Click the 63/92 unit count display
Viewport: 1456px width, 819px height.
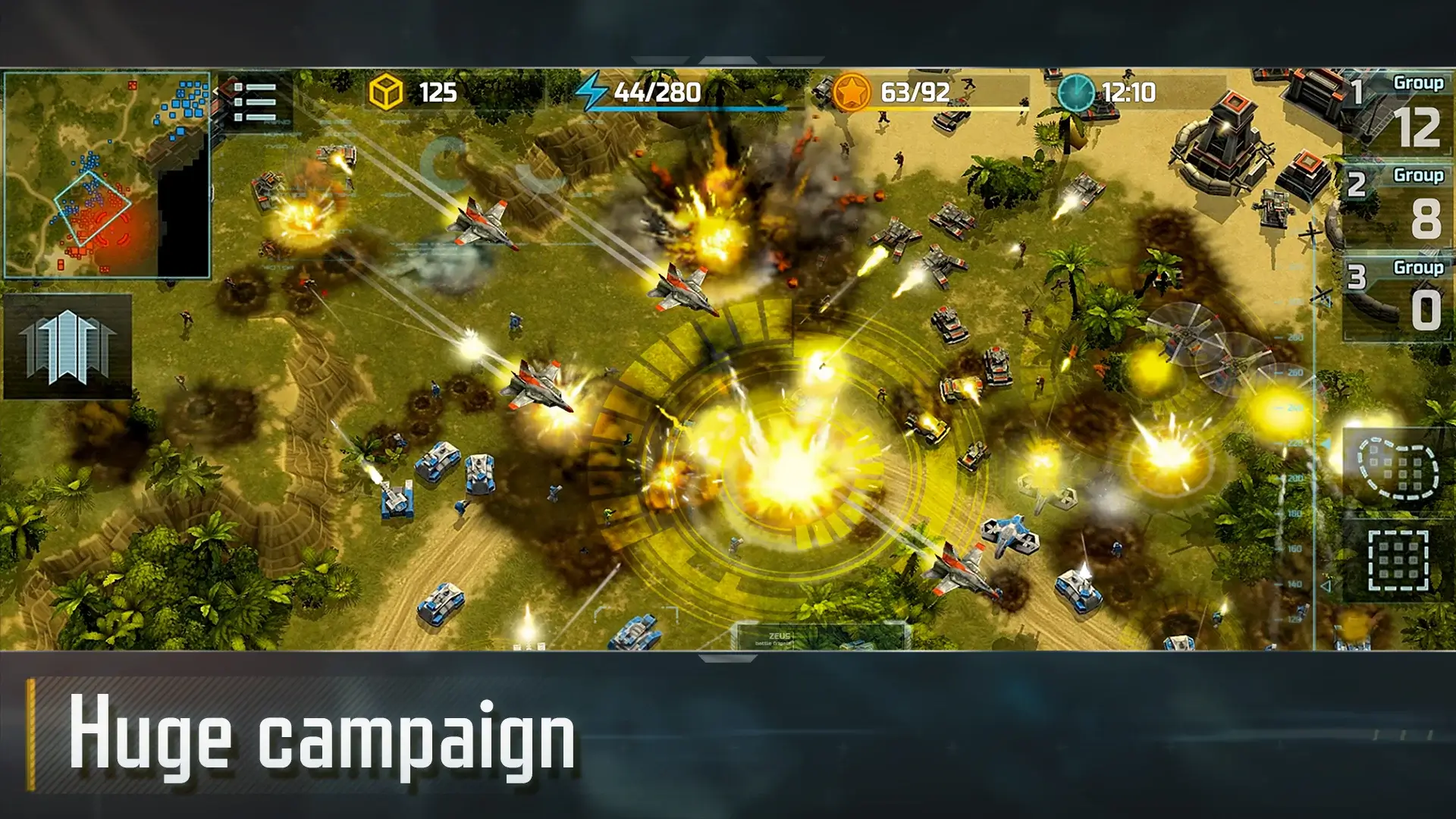pyautogui.click(x=914, y=92)
